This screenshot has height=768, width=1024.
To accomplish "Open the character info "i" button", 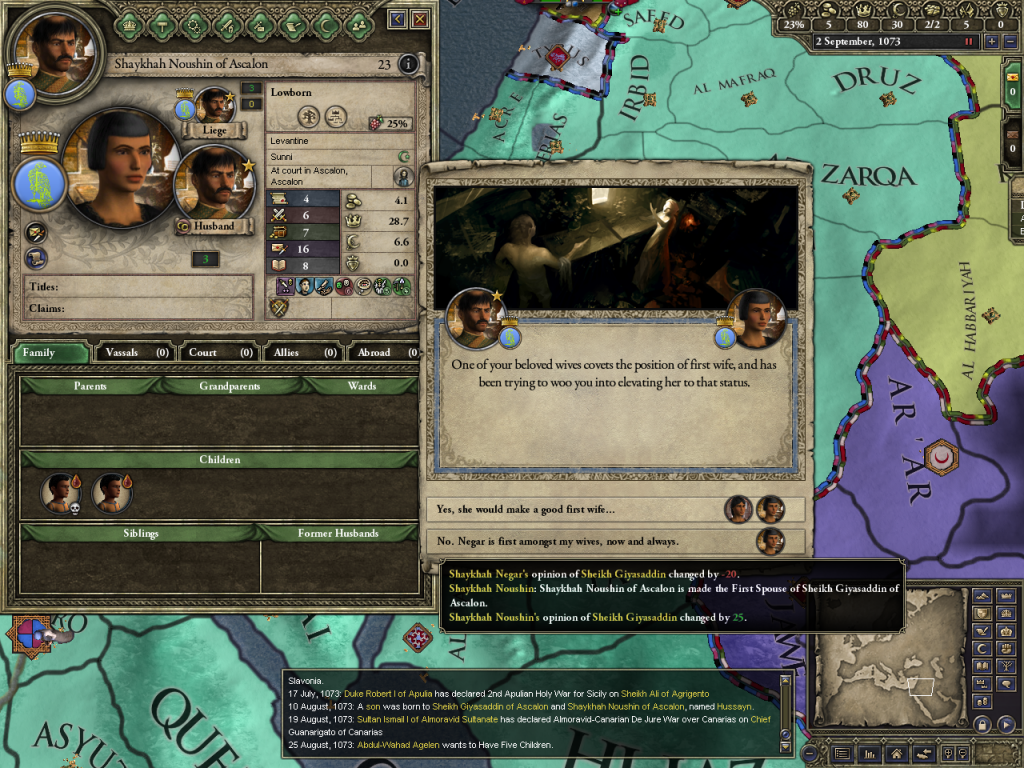I will click(x=407, y=65).
